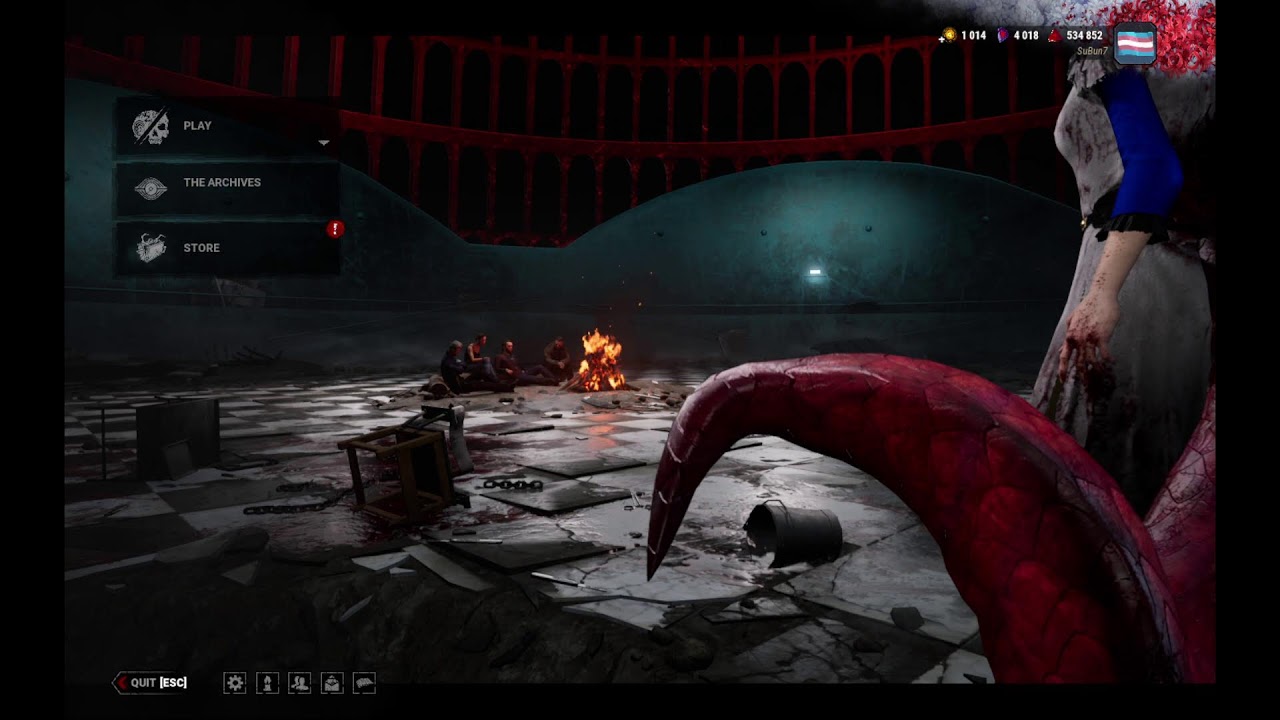Open the SuBun7 player profile badge
This screenshot has height=720, width=1280.
click(x=1134, y=44)
